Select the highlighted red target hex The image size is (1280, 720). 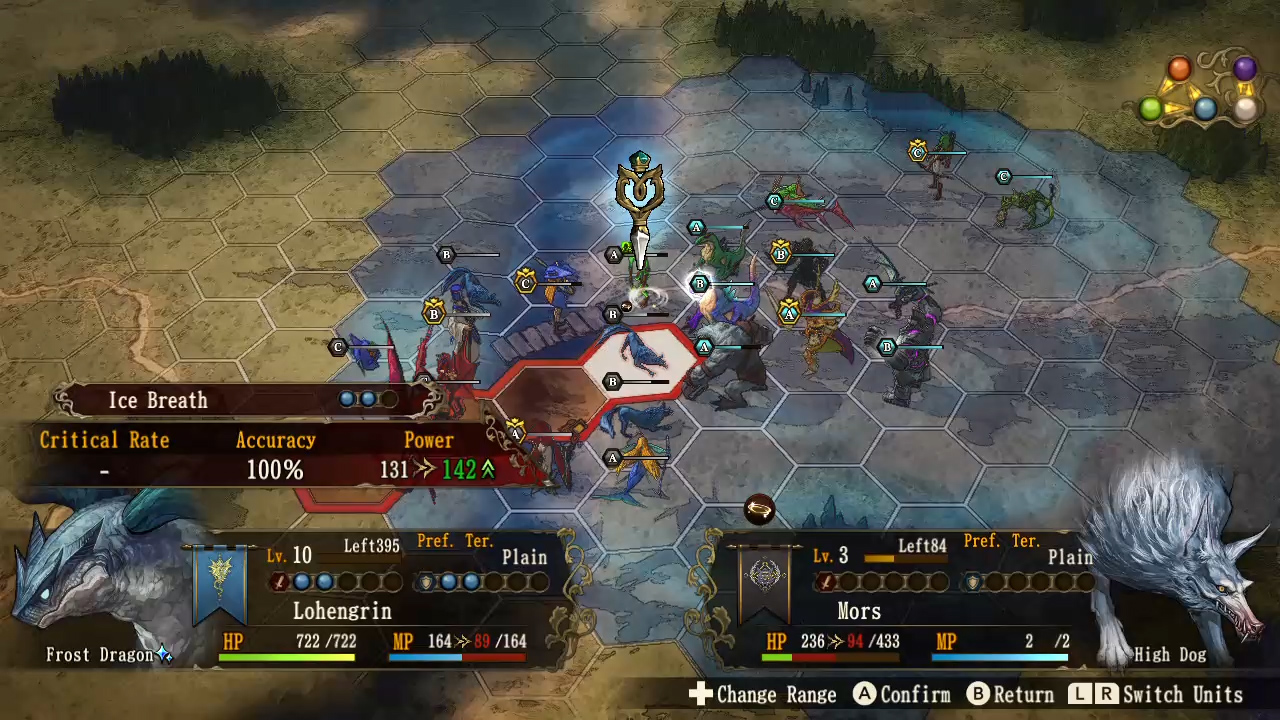tap(637, 363)
